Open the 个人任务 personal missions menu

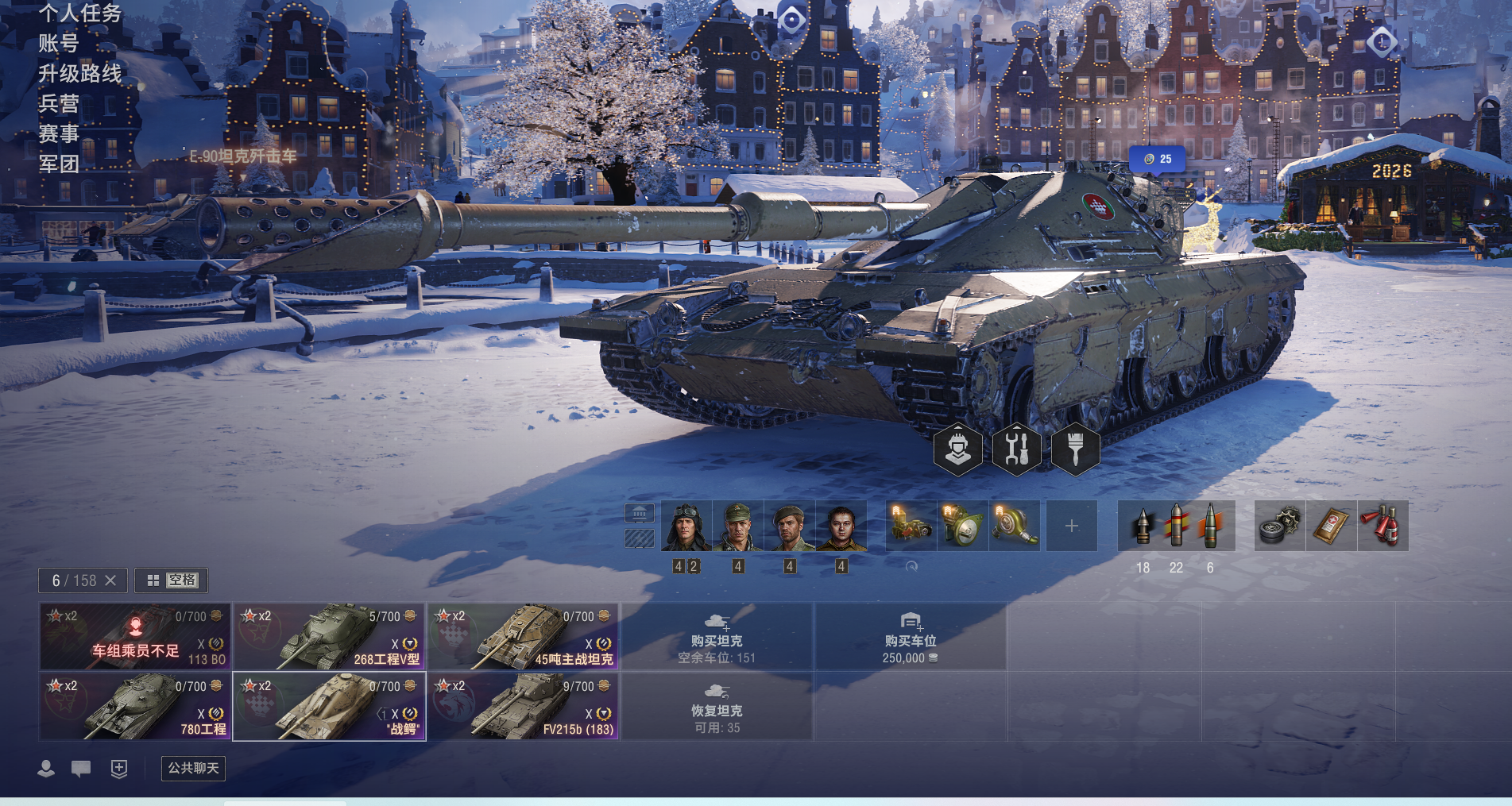click(79, 13)
